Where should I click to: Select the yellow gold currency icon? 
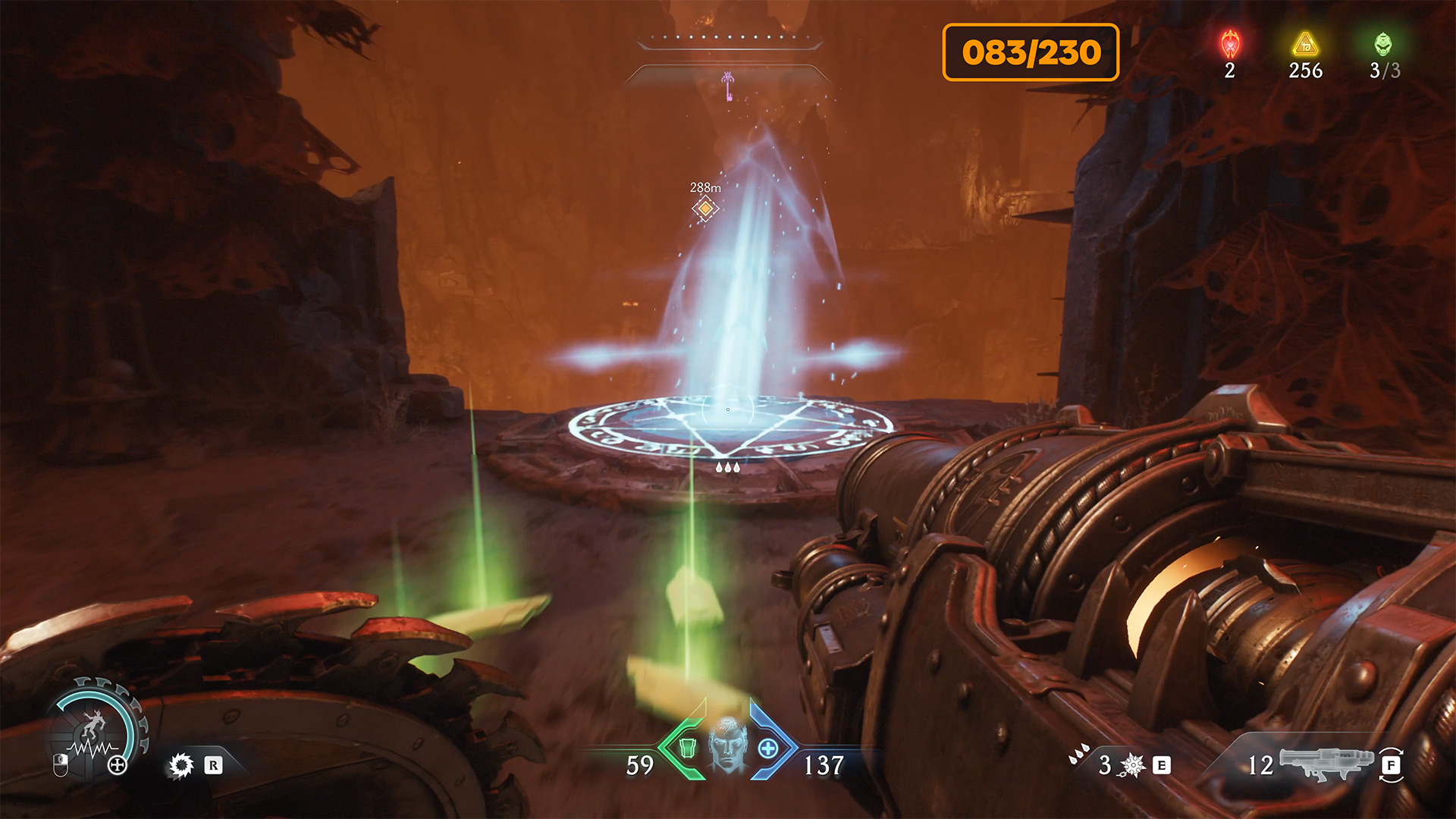click(1305, 45)
